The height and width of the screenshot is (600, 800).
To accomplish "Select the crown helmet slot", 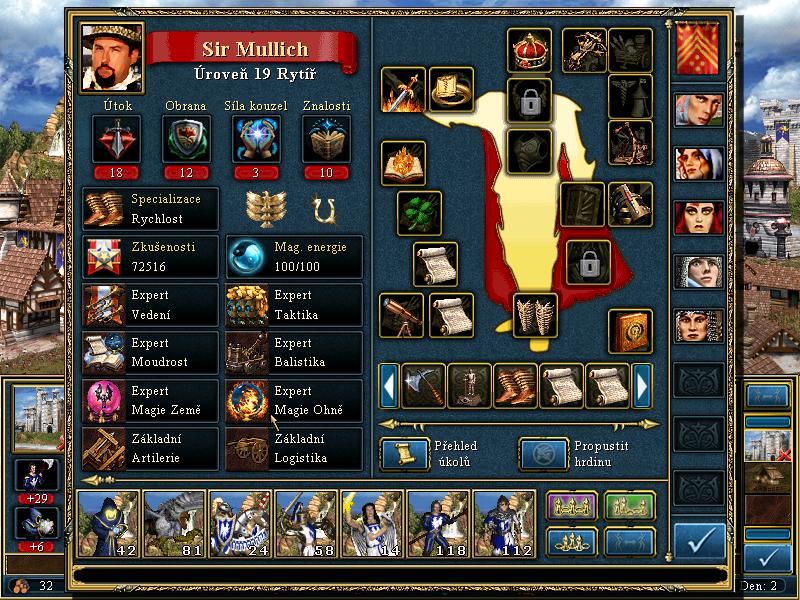I will [530, 51].
